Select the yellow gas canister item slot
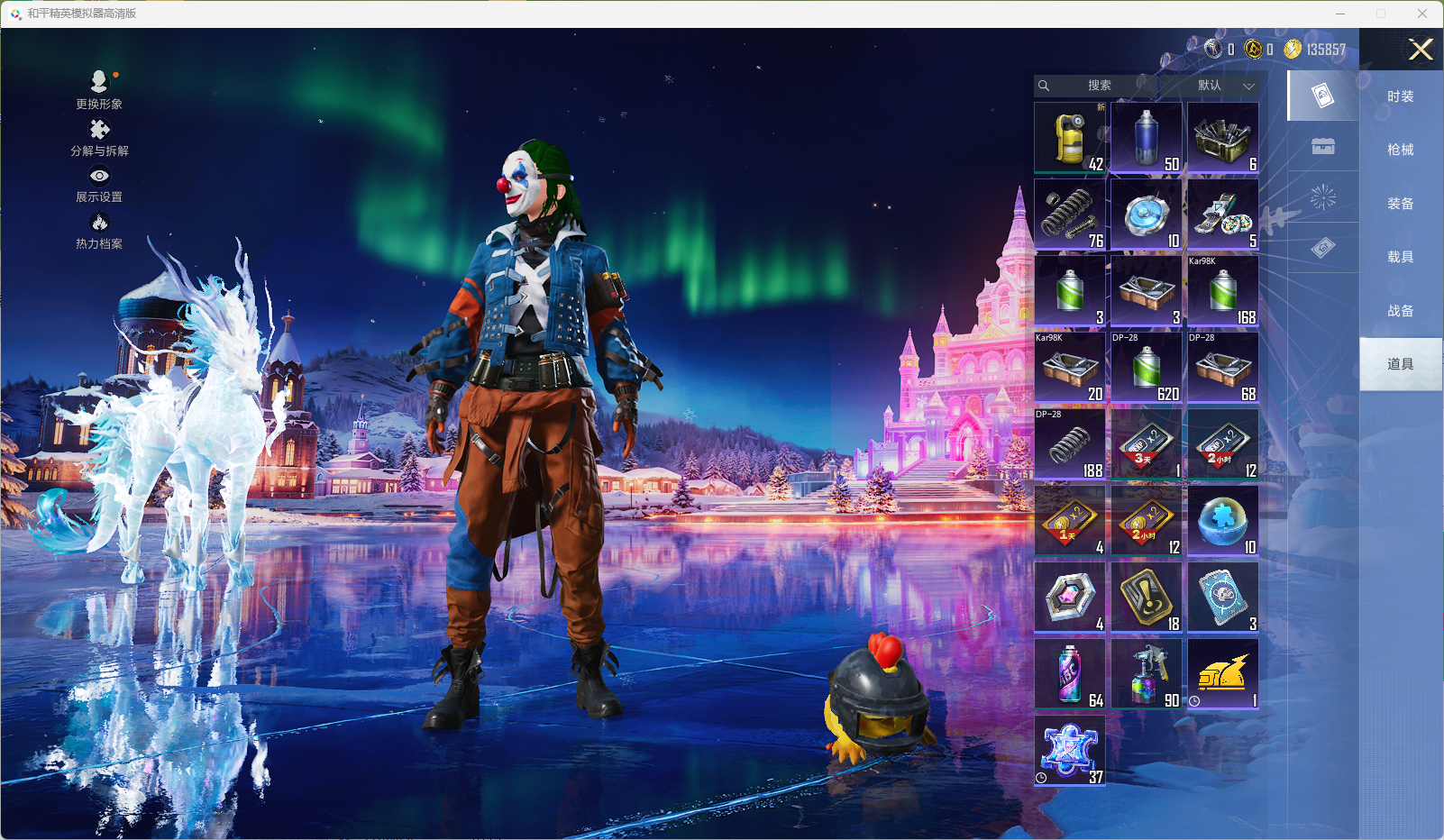This screenshot has height=840, width=1444. pos(1070,137)
